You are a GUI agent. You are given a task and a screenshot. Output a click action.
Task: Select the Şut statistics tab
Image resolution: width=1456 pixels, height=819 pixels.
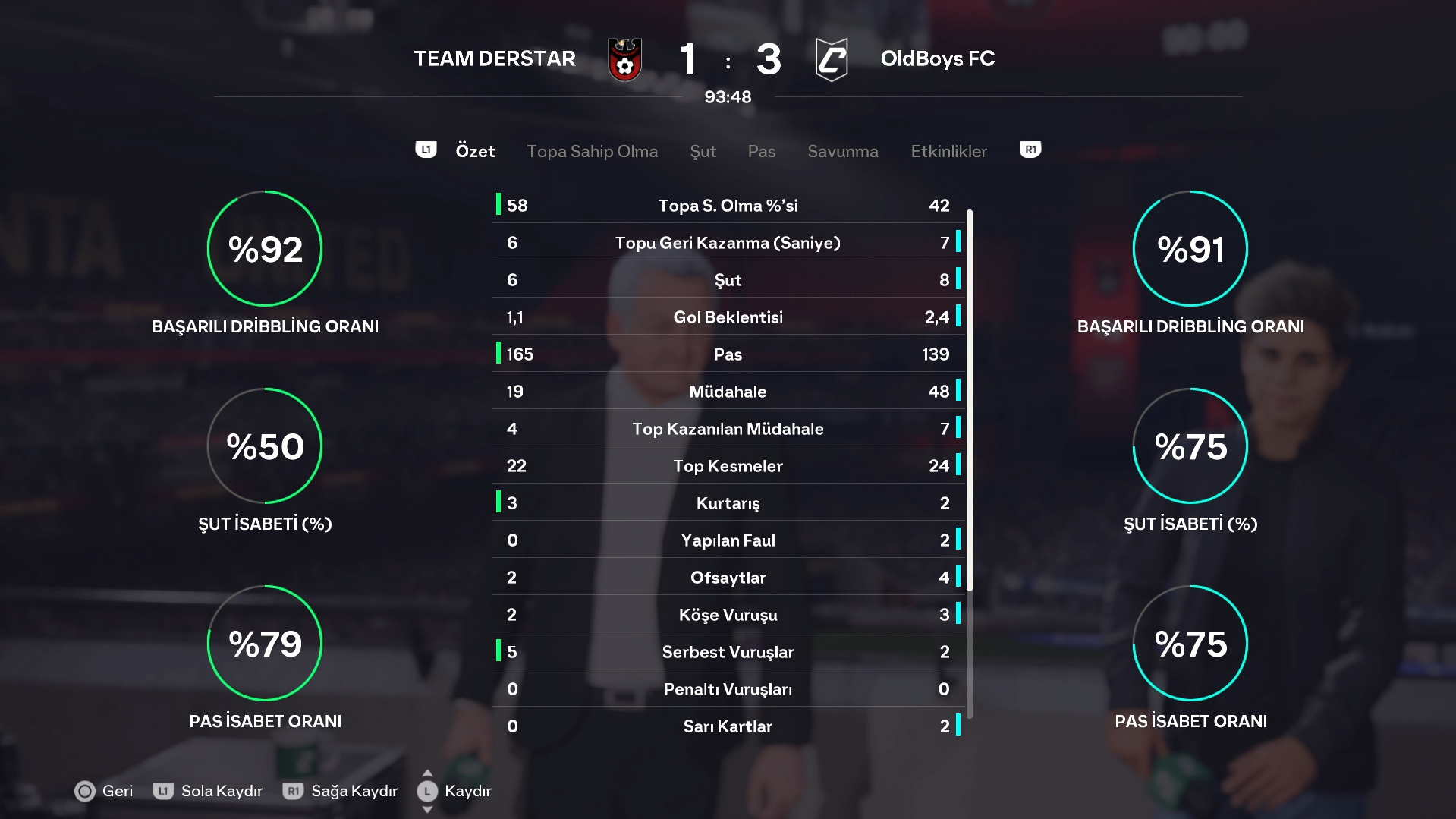703,151
